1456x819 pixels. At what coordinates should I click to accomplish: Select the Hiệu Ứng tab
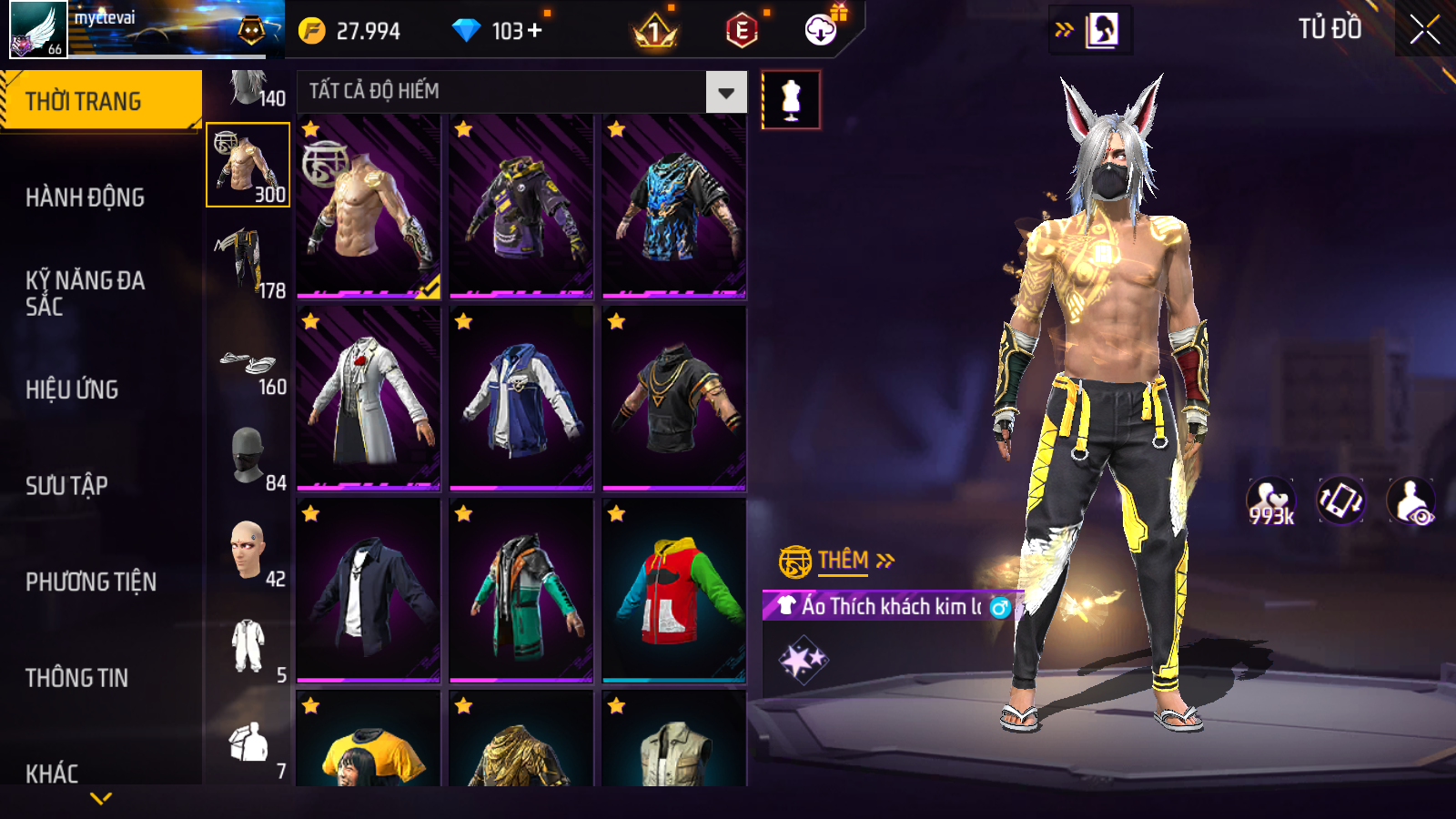pyautogui.click(x=72, y=389)
